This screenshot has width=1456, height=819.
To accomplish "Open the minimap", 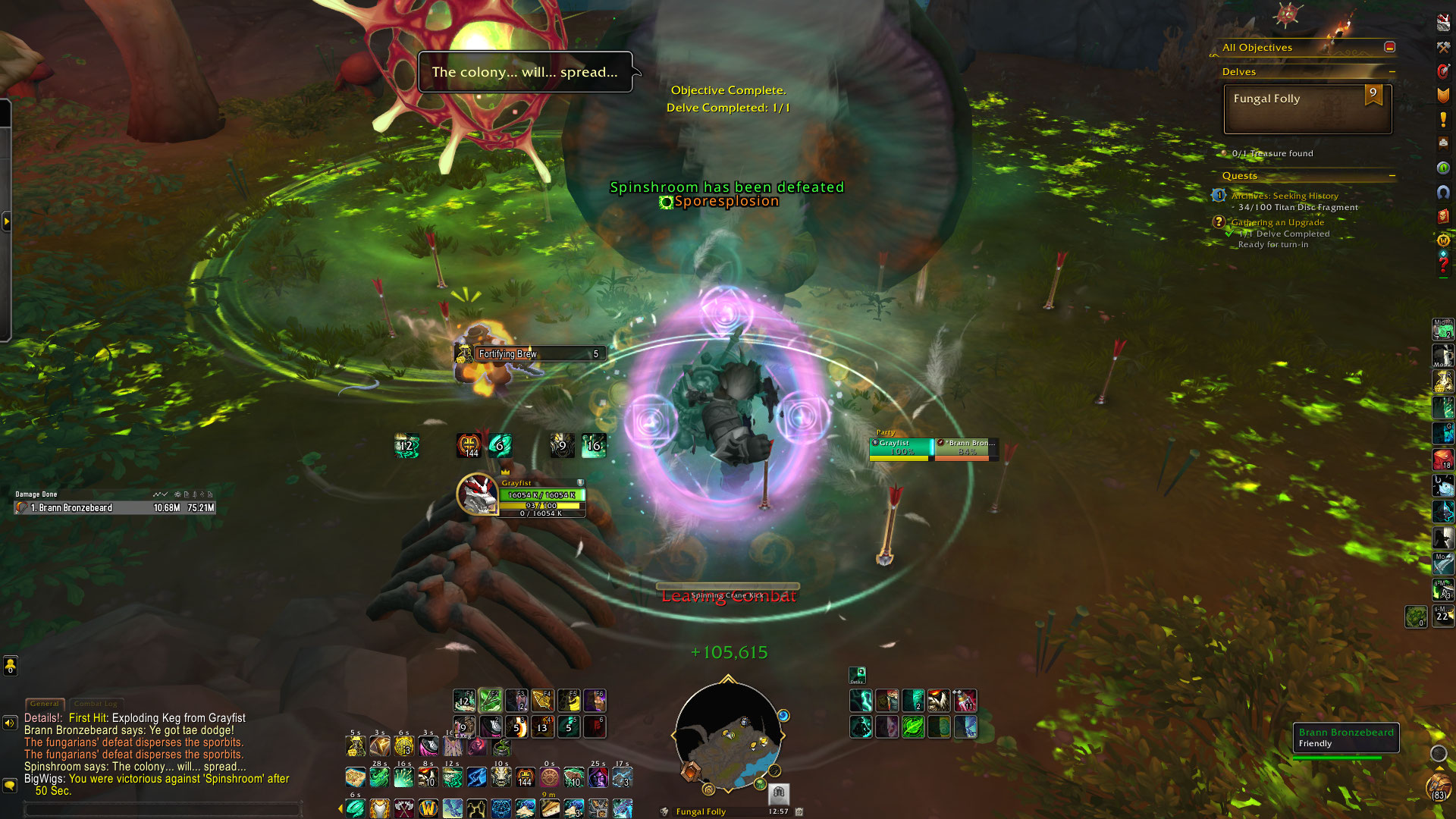I will click(728, 737).
